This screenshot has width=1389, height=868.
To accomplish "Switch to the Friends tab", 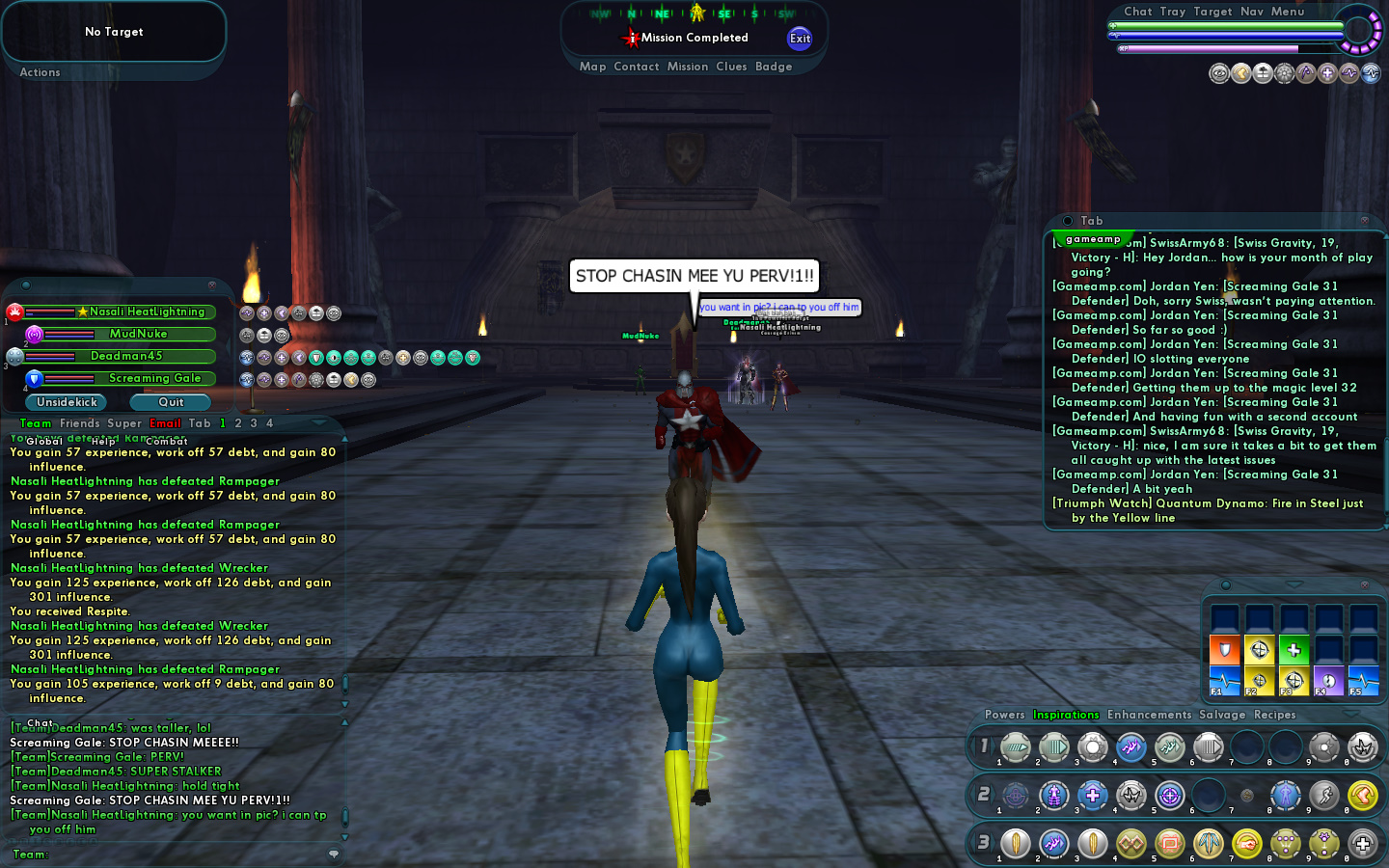I will pos(80,423).
